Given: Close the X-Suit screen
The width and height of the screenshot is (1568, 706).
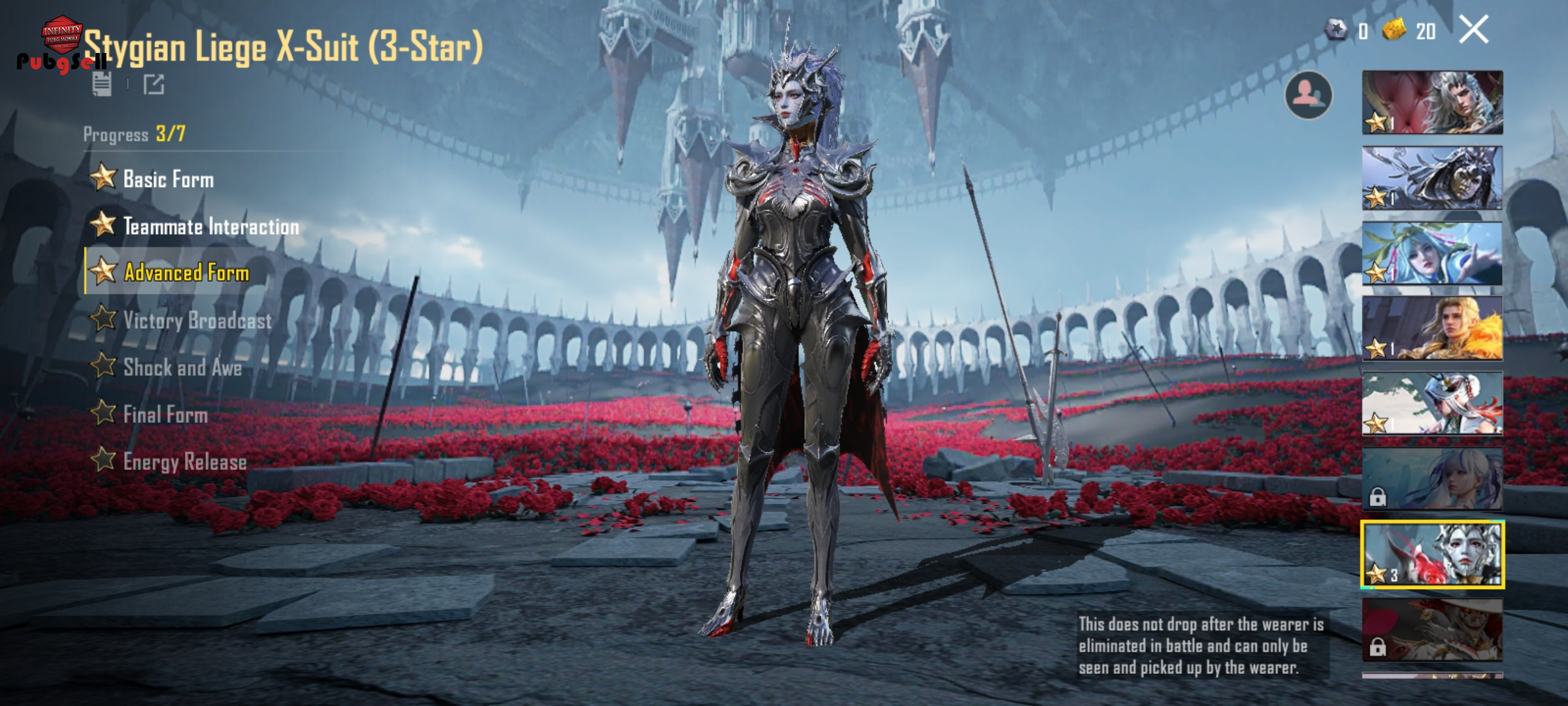Looking at the screenshot, I should [x=1473, y=30].
